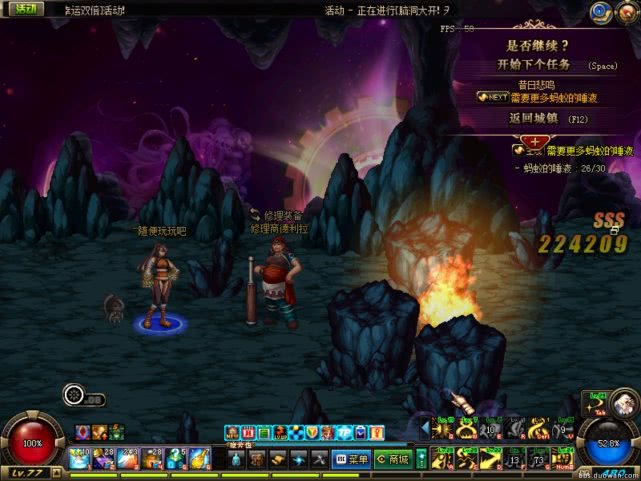This screenshot has height=481, width=641.
Task: Open the 商城 shop button
Action: click(x=395, y=459)
